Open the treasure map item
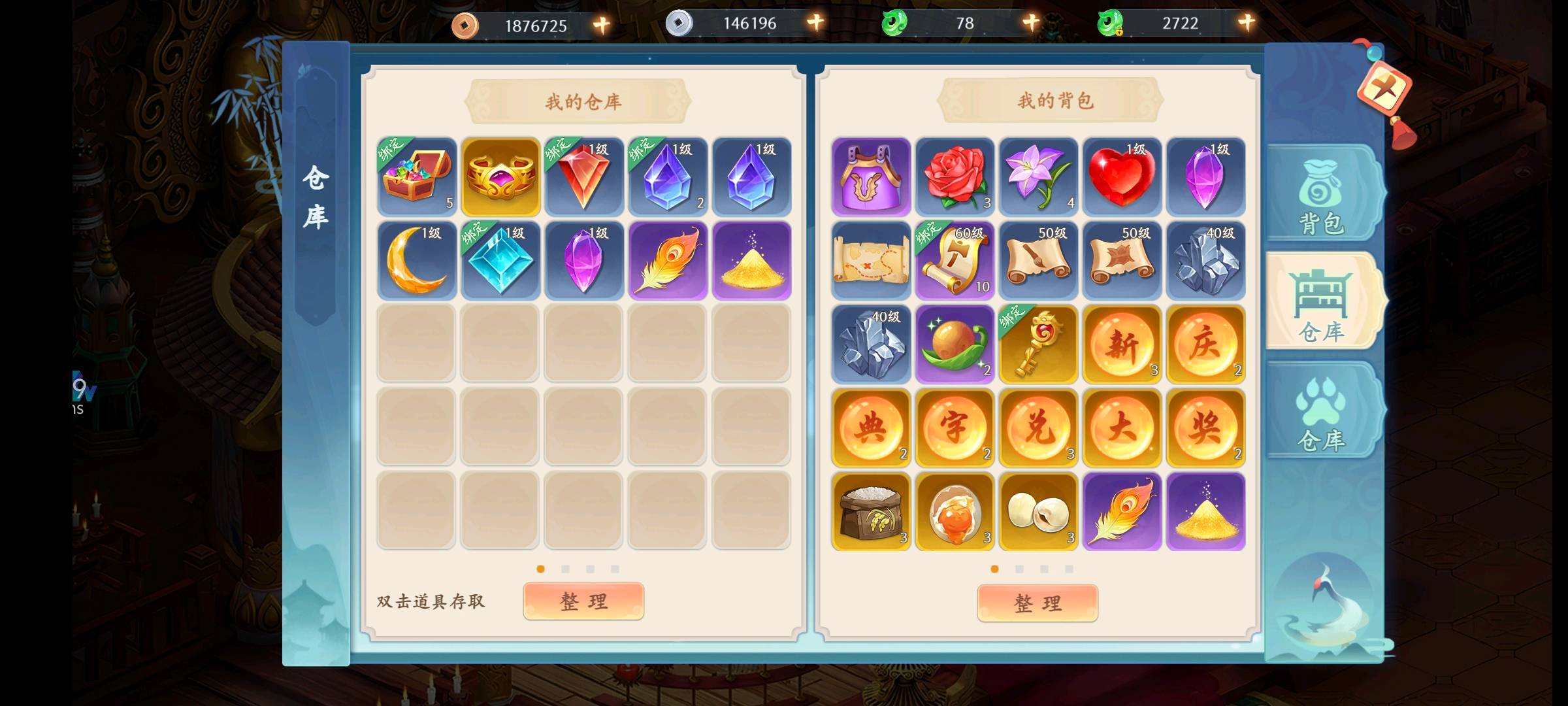The height and width of the screenshot is (706, 1568). coord(870,260)
